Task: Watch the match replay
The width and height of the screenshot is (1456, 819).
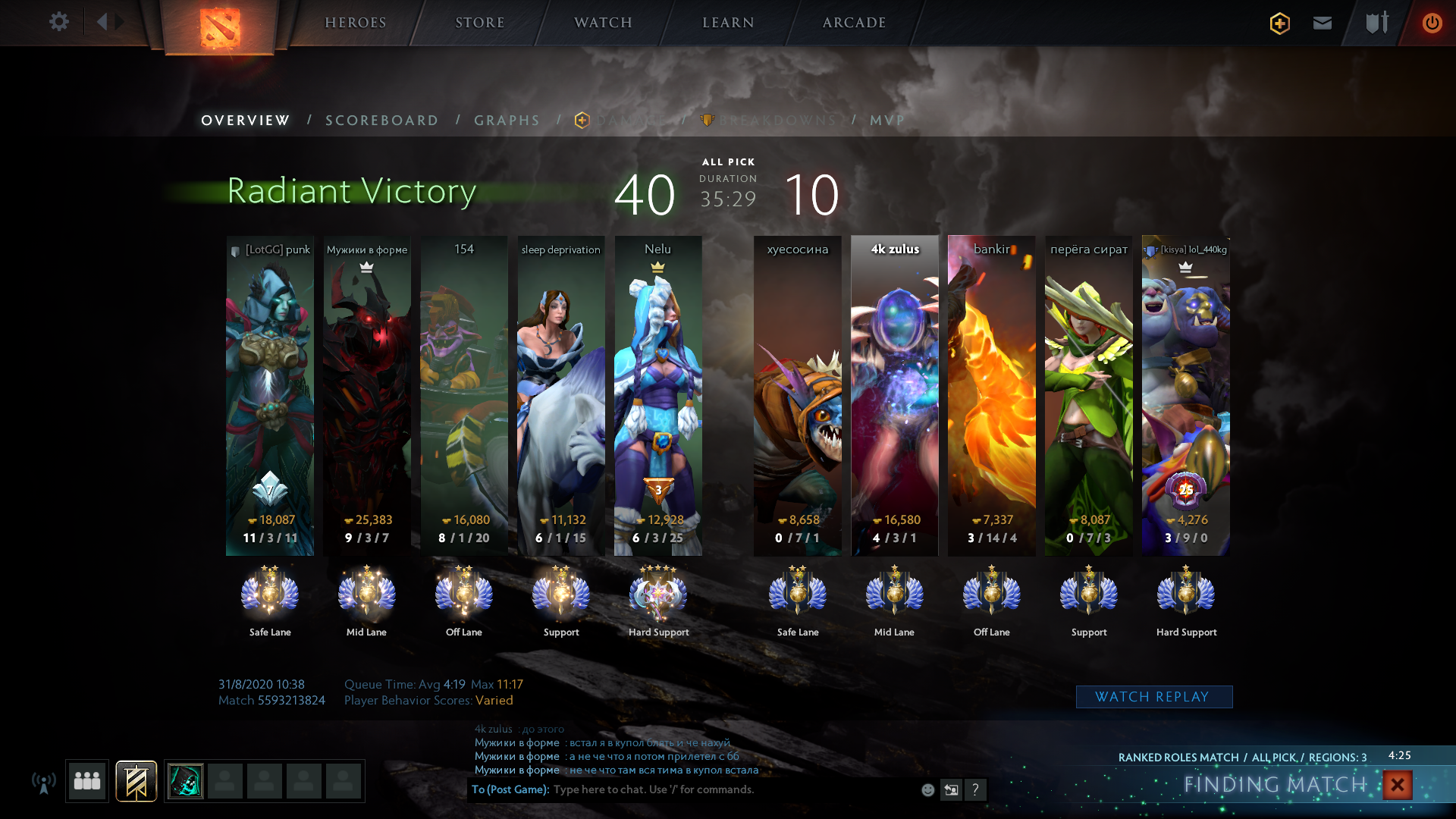Action: [x=1153, y=697]
